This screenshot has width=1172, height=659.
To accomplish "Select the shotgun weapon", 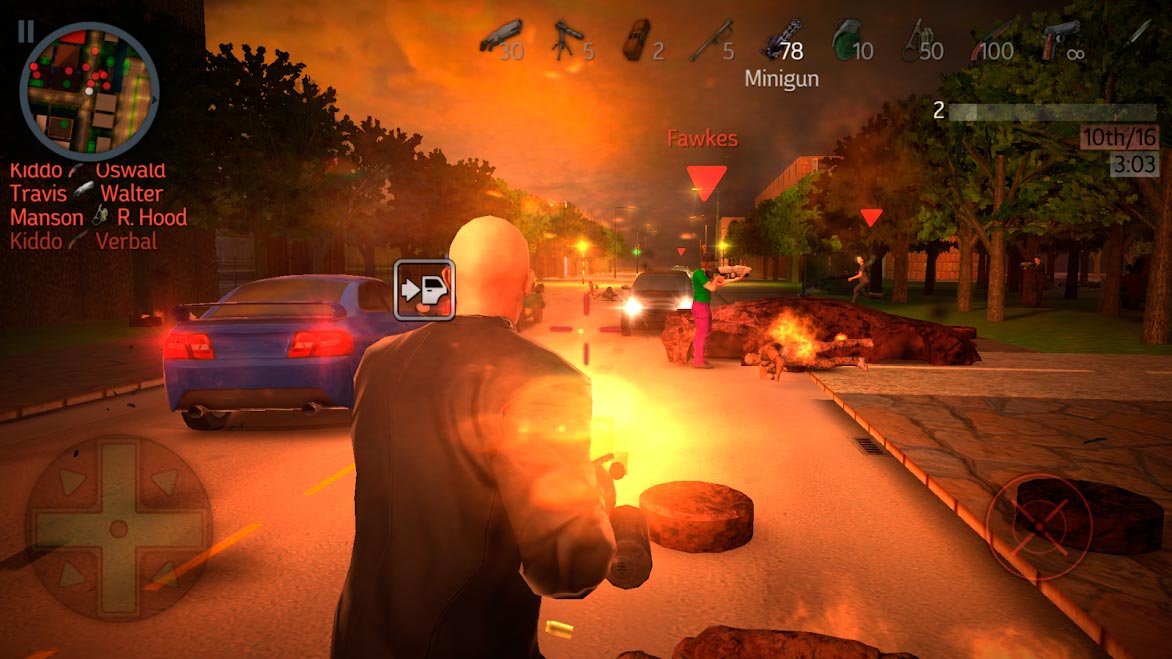I will (x=500, y=40).
